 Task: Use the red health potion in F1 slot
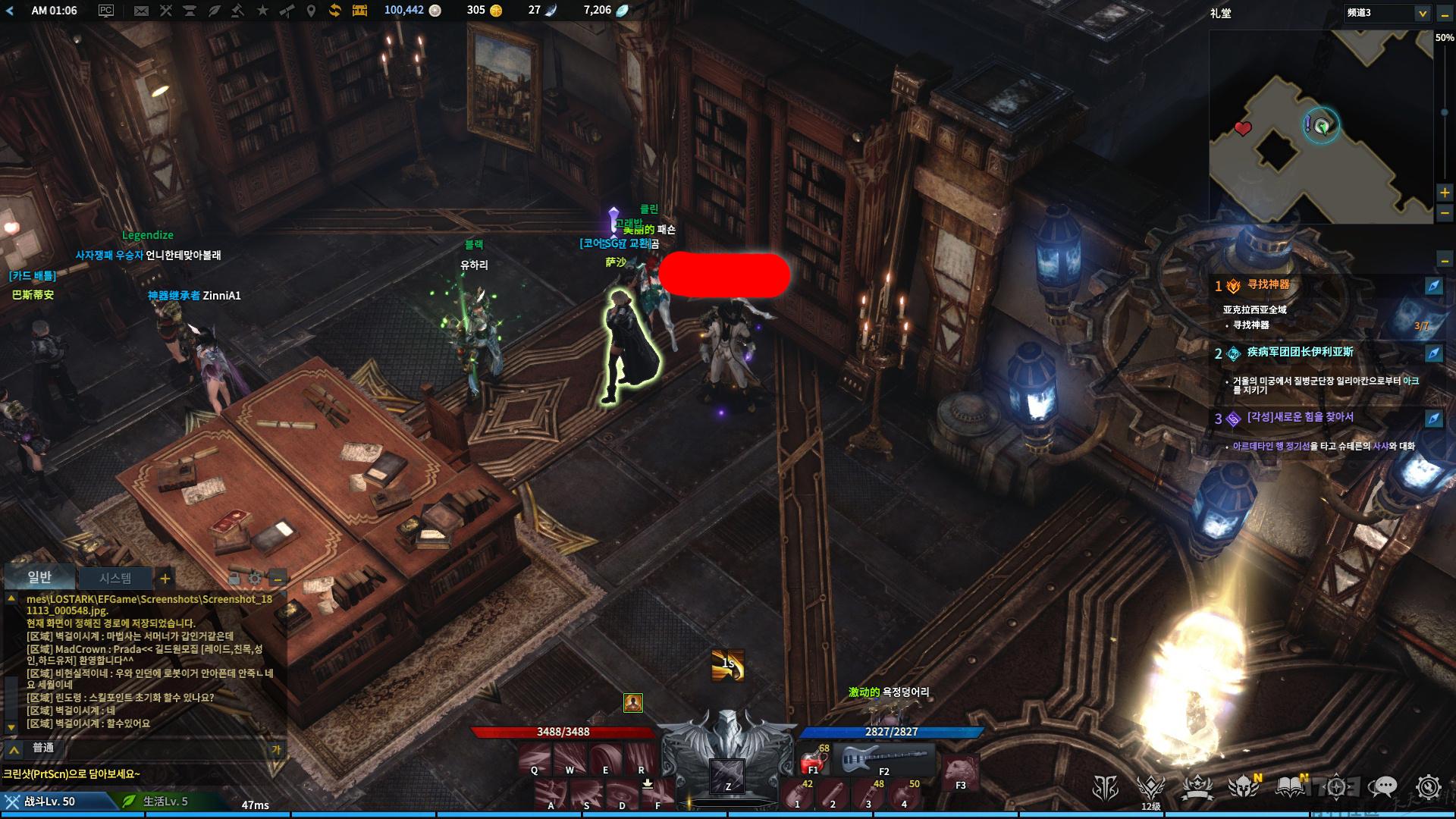click(x=813, y=759)
